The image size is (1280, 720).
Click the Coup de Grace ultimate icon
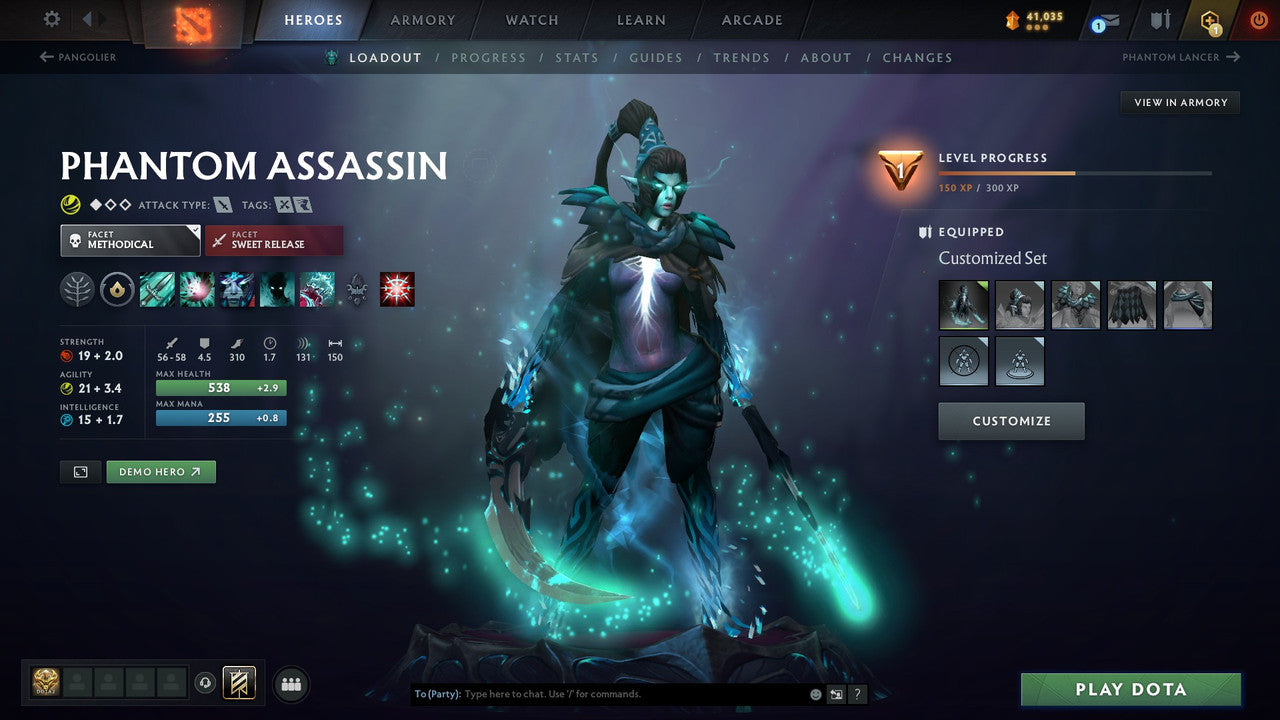pyautogui.click(x=315, y=290)
